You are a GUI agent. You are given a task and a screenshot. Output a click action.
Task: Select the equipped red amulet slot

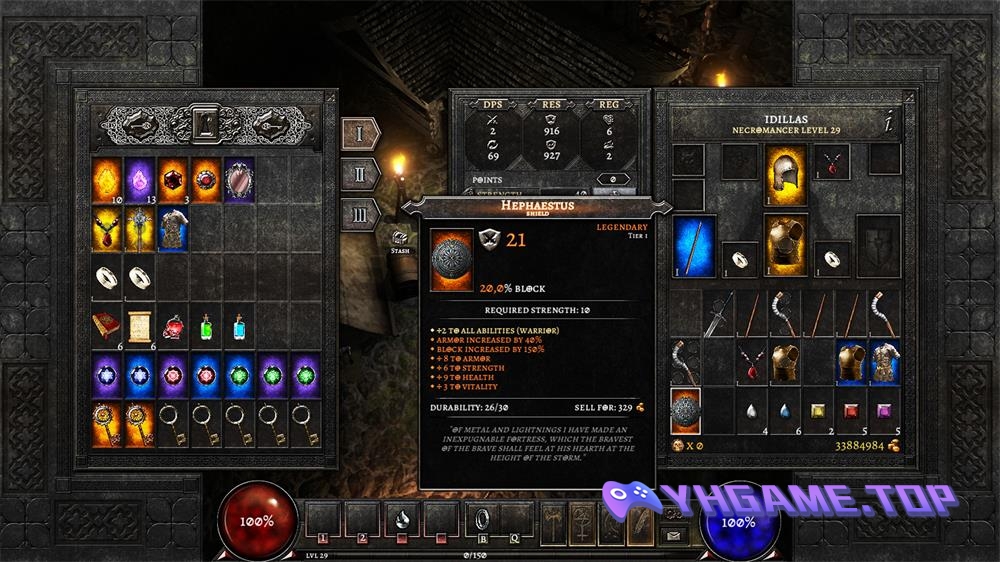tap(832, 162)
